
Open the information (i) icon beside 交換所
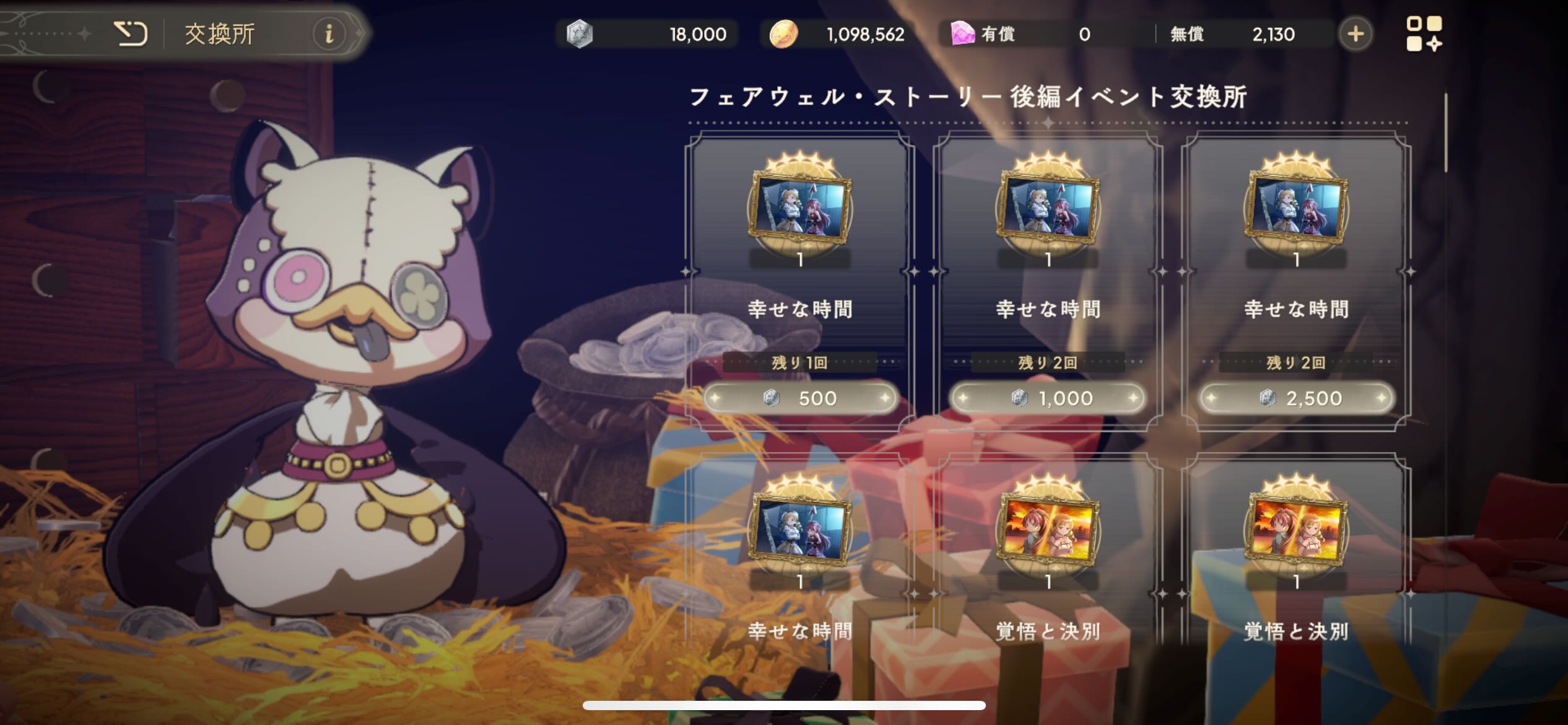coord(328,35)
